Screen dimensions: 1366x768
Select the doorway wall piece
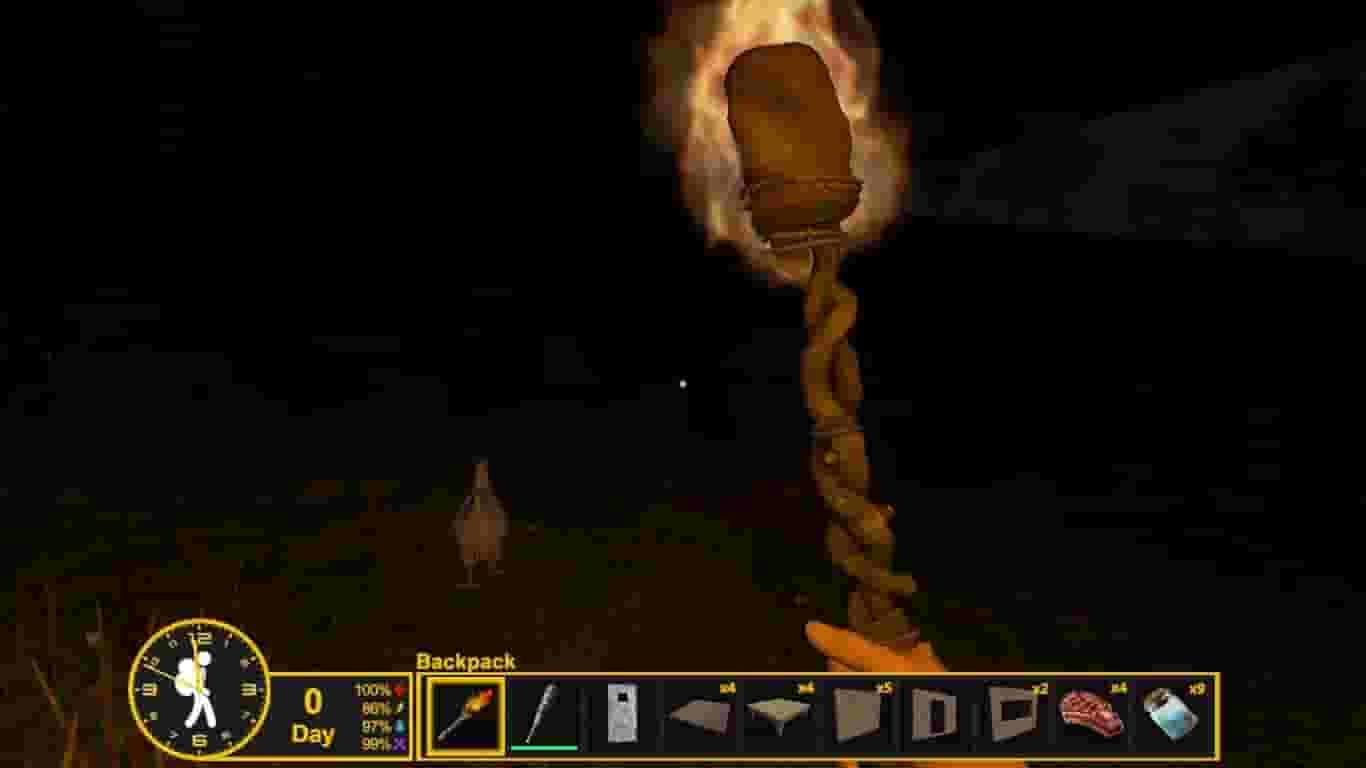pos(933,712)
